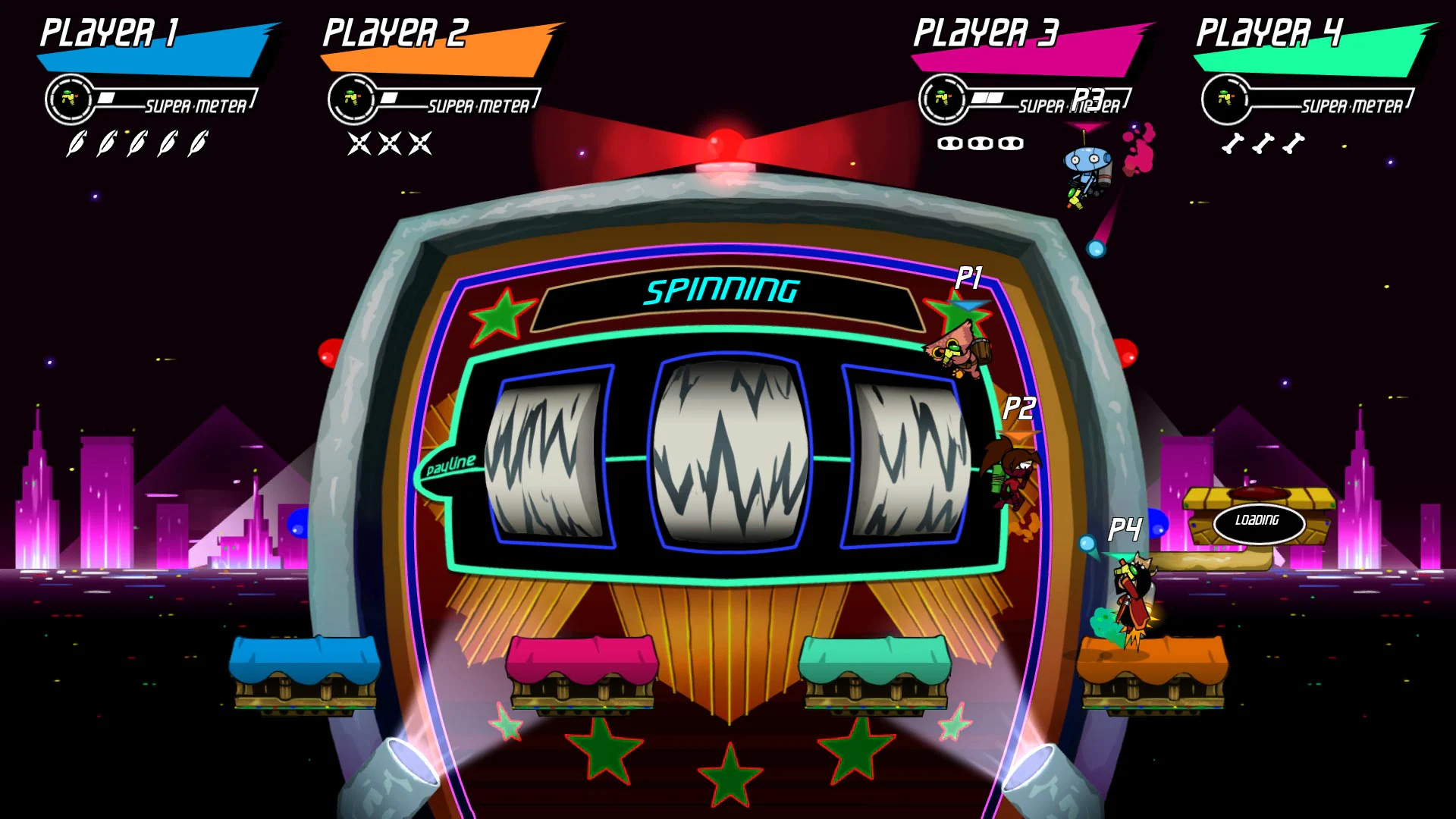
Task: Click a coin icon under Player 3's meter
Action: (949, 143)
